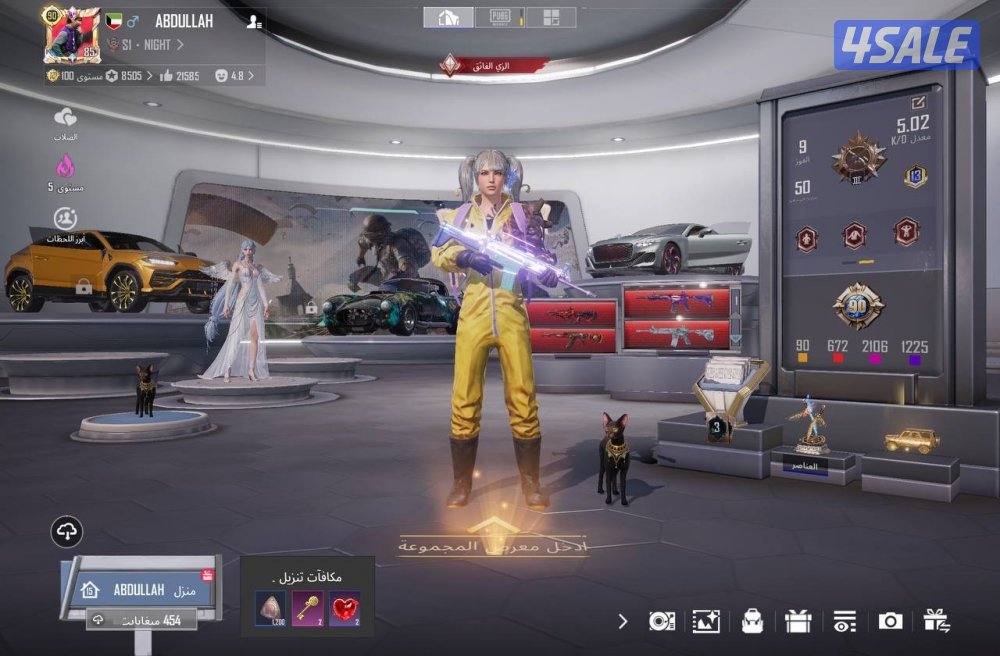This screenshot has height=656, width=1000.
Task: Switch to the grid layout top tab
Action: (551, 17)
